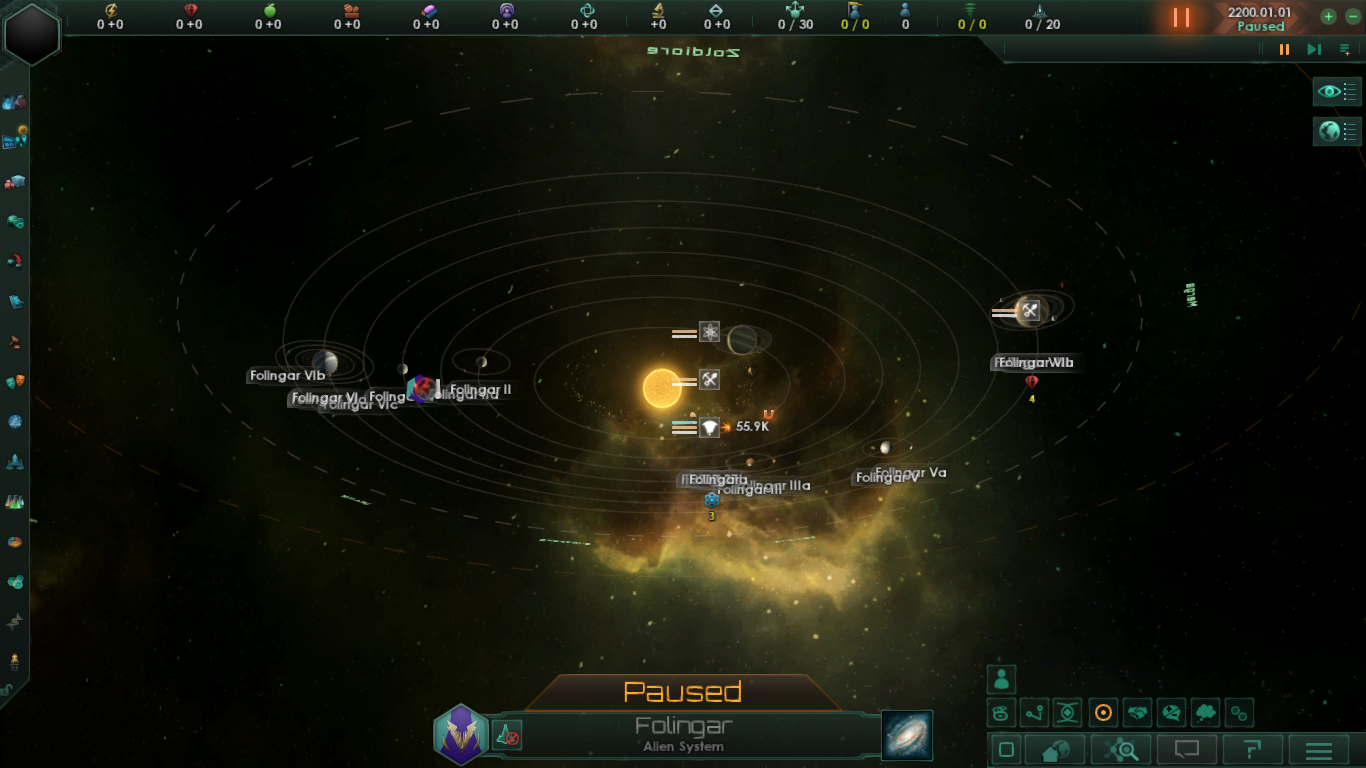Open the hamburger main menu button
Image resolution: width=1366 pixels, height=768 pixels.
[x=1319, y=750]
